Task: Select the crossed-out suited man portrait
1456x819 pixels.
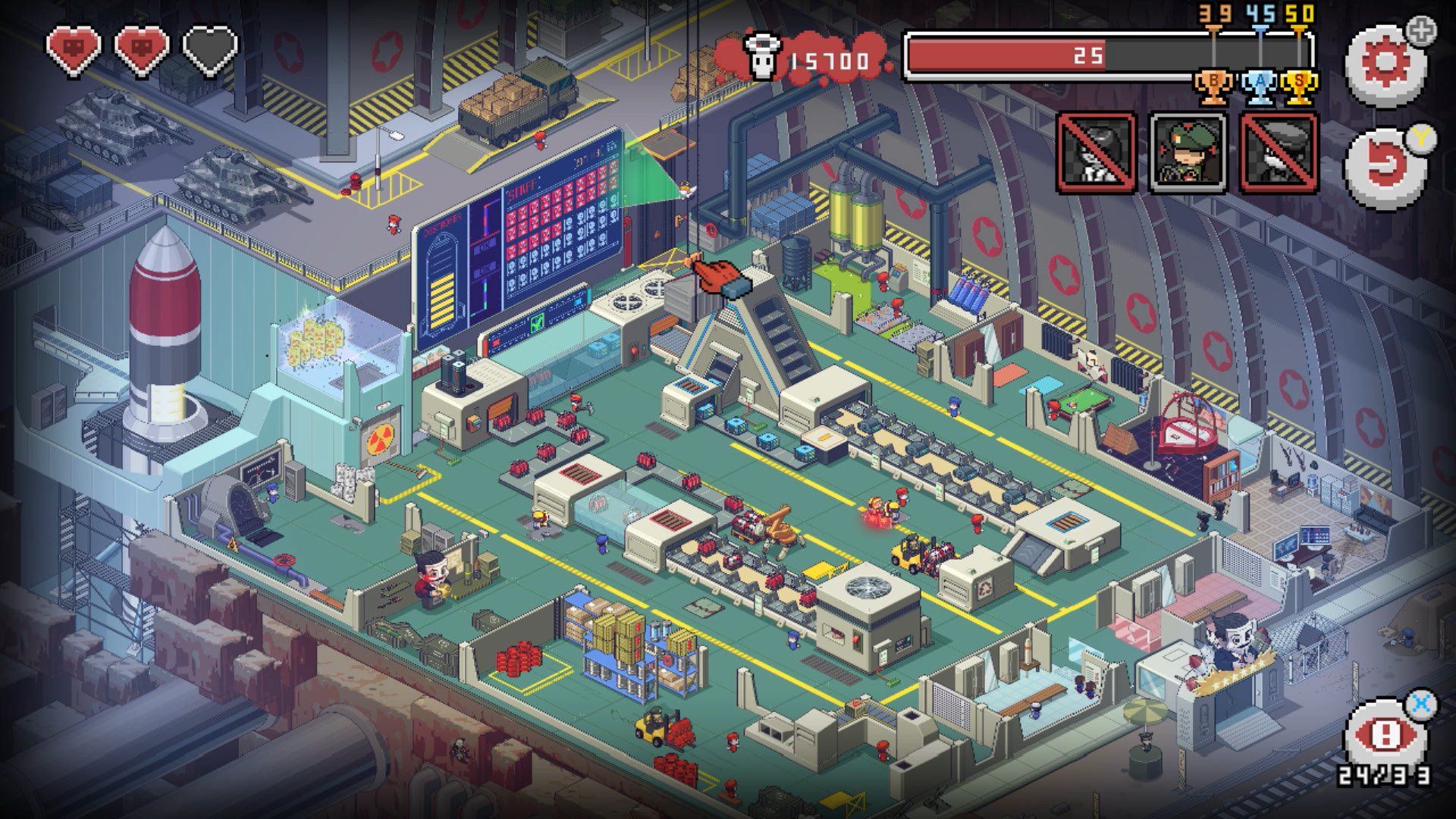Action: (1097, 152)
